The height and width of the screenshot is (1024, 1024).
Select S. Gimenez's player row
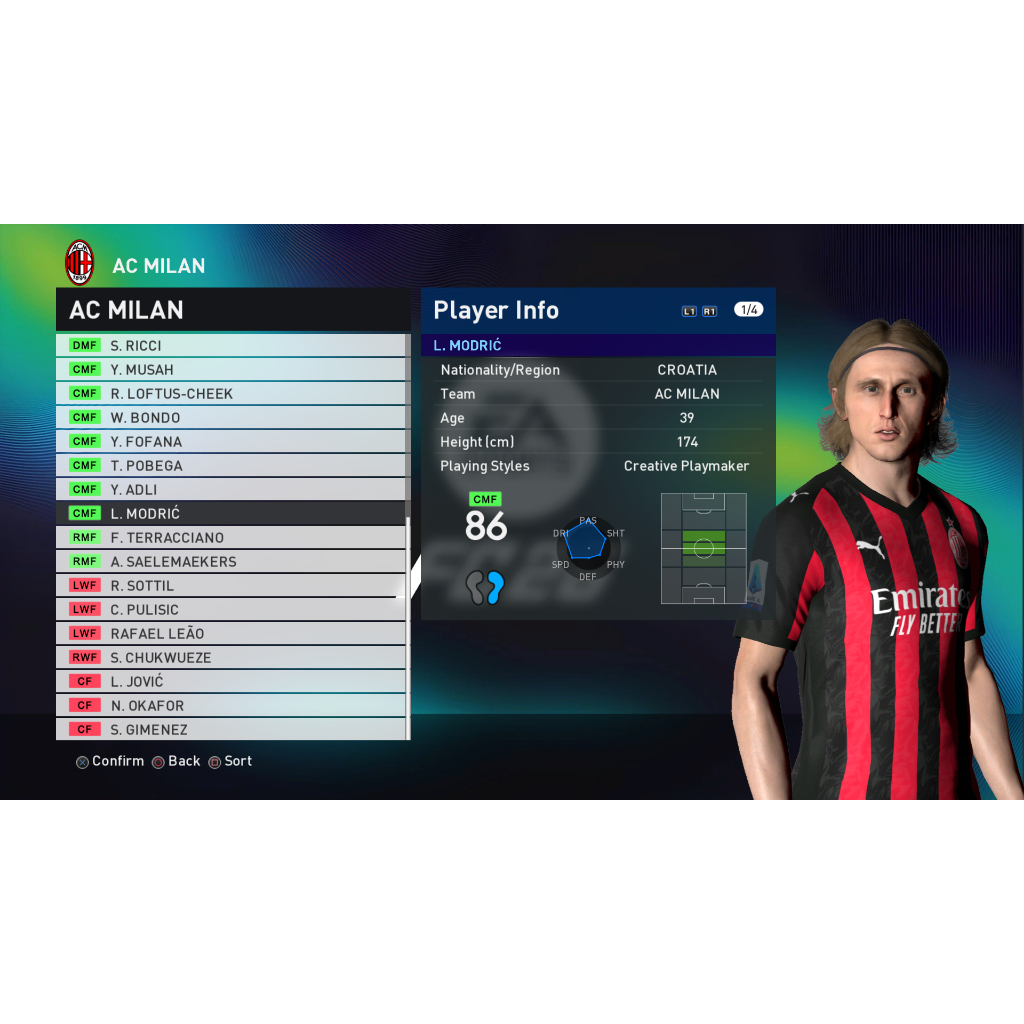(x=230, y=729)
